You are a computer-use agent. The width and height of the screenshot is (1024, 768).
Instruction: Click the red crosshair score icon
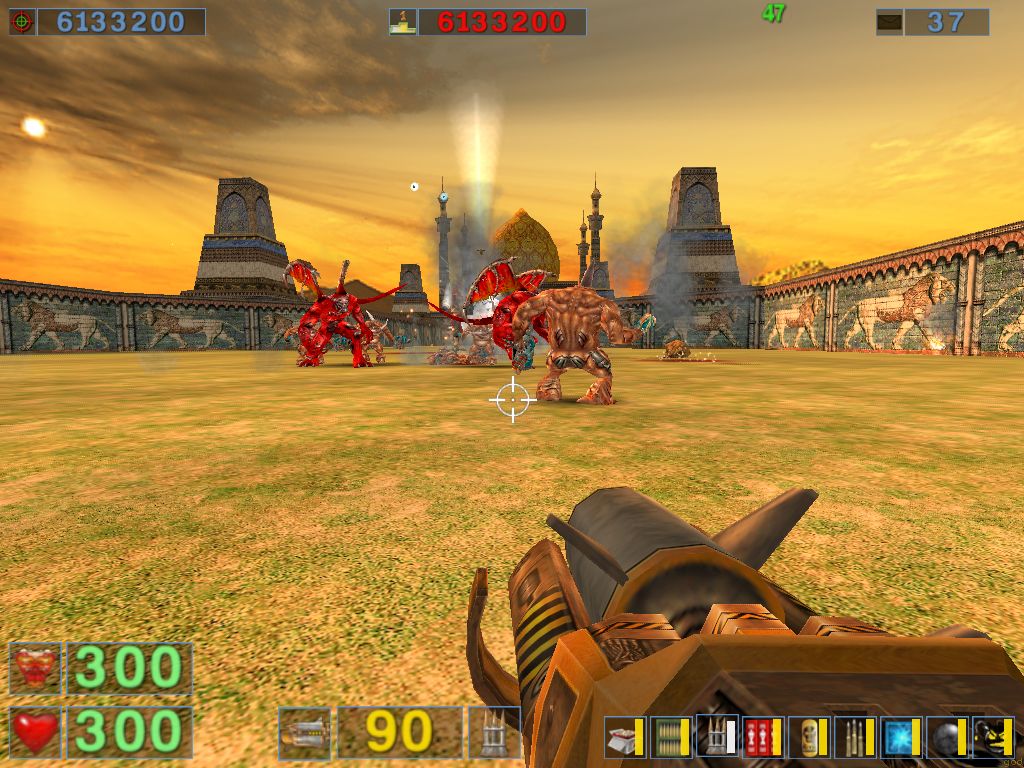[x=22, y=22]
